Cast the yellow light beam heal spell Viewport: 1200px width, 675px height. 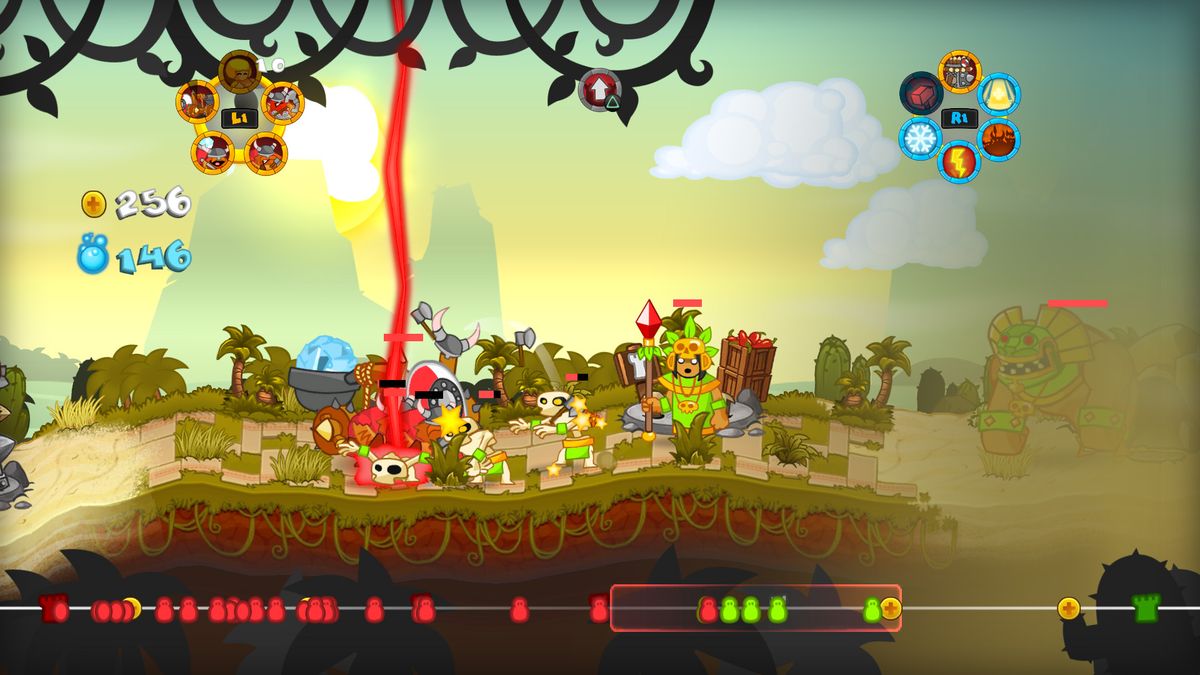click(998, 94)
